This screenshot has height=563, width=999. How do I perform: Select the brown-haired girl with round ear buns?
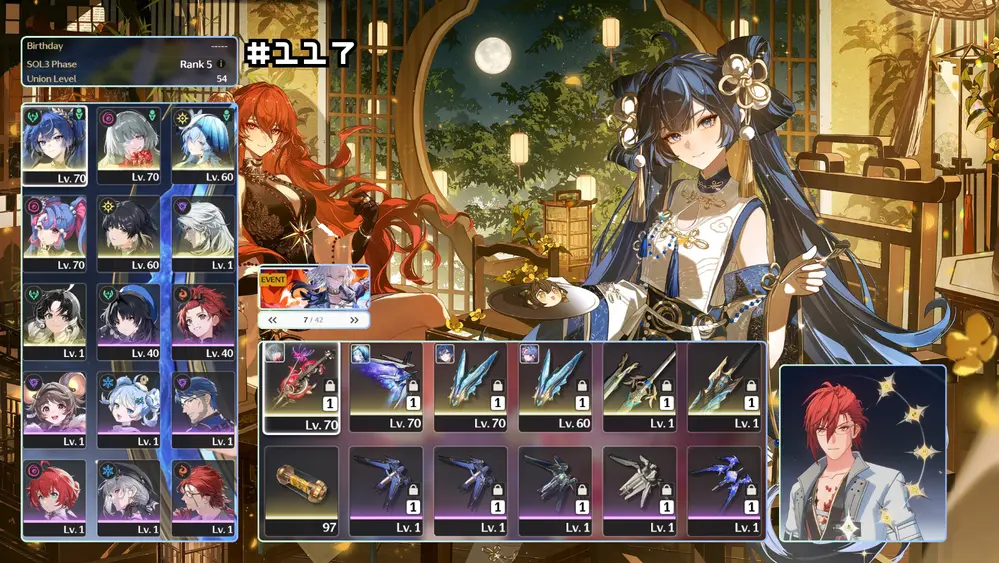tap(54, 409)
